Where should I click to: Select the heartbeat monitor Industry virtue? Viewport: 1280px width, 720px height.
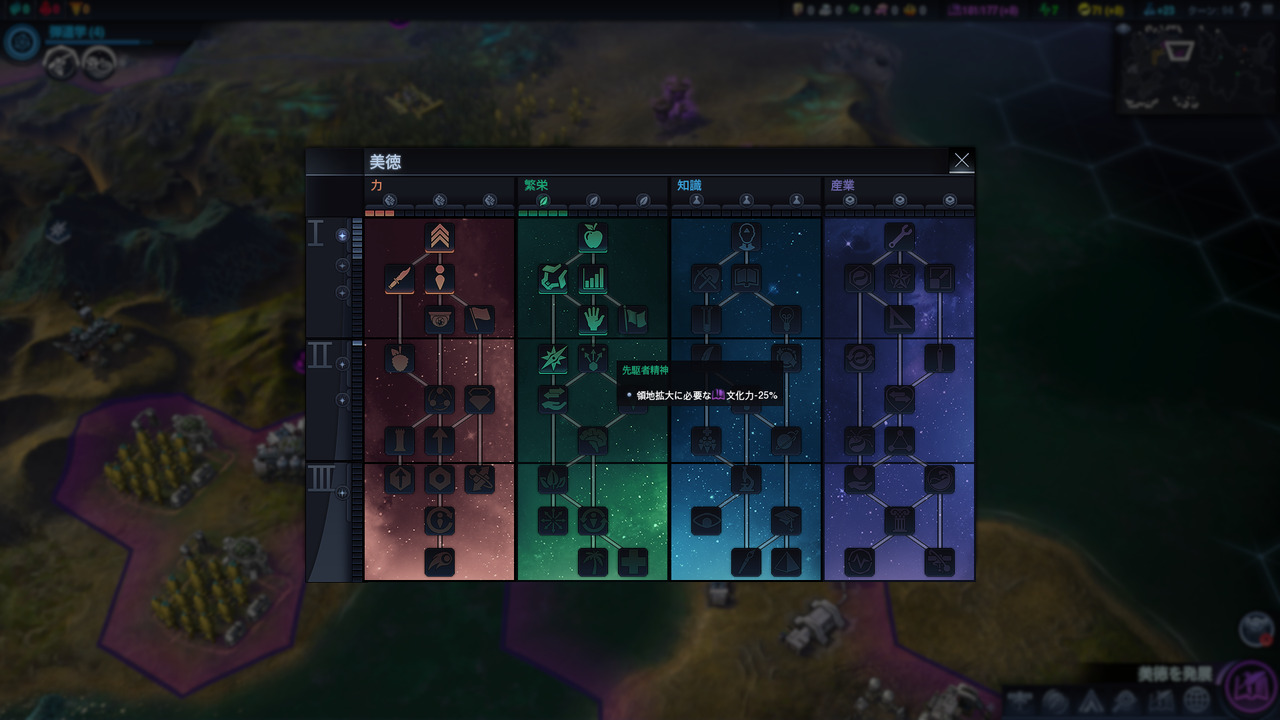860,562
